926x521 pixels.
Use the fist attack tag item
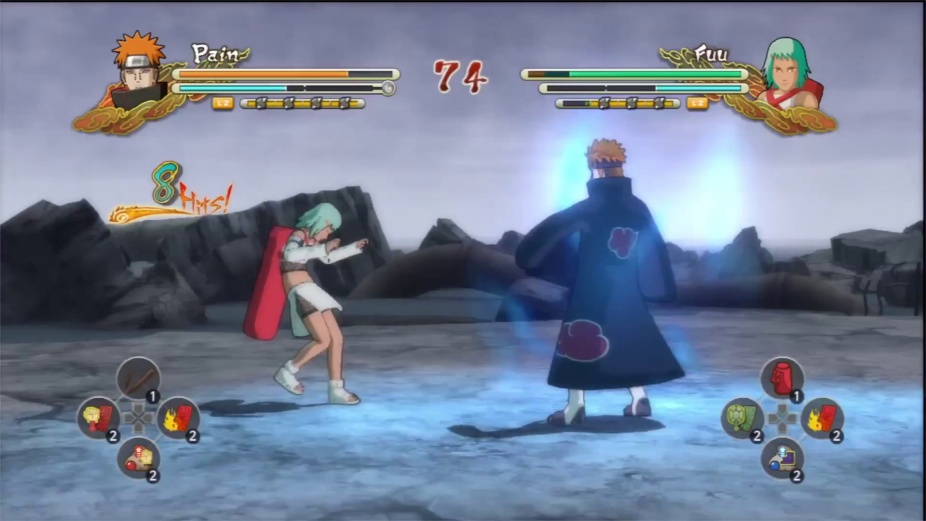98,418
